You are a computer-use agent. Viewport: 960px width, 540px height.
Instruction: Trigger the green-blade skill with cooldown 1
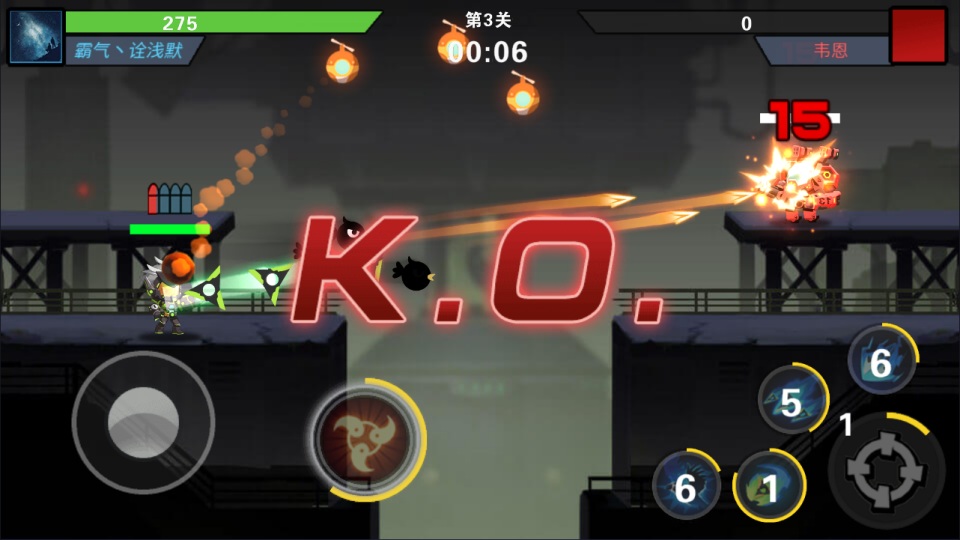[769, 487]
